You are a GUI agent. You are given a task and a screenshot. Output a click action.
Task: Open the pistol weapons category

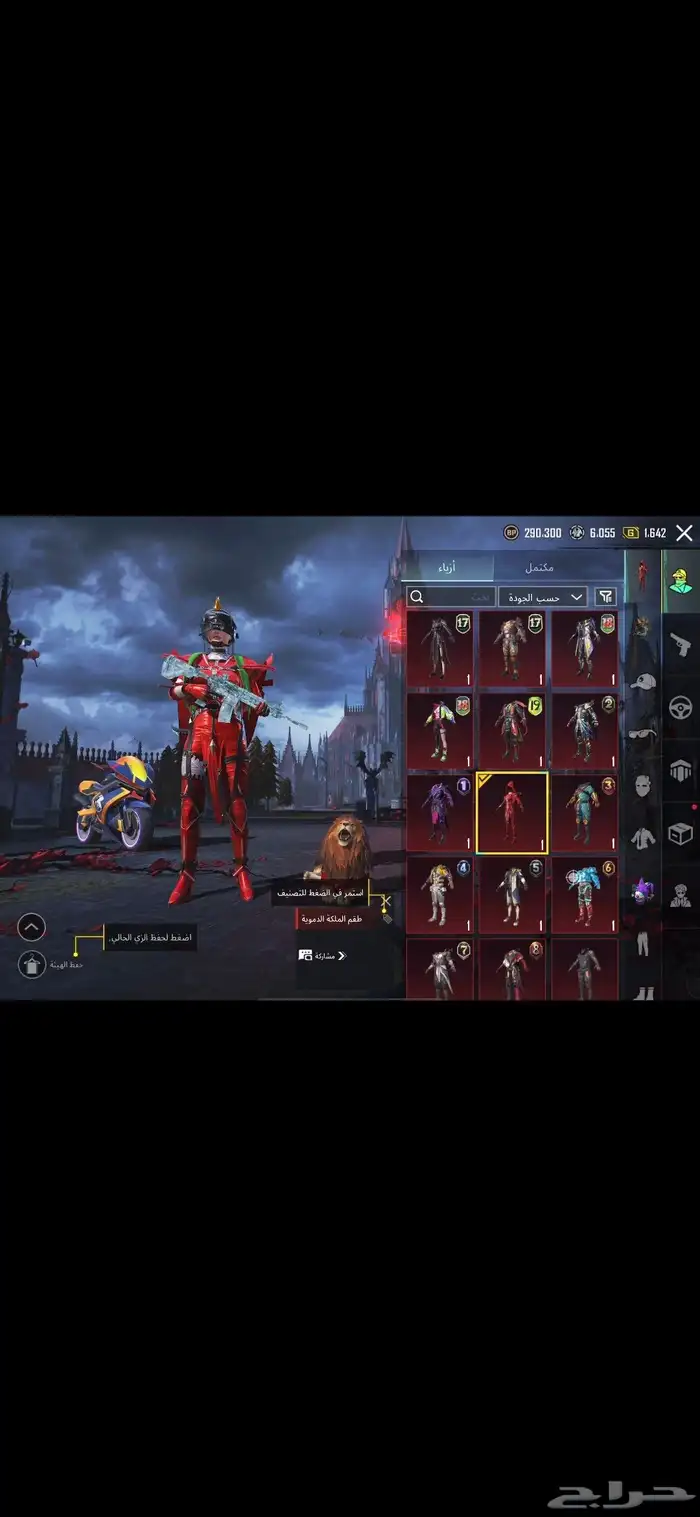coord(681,642)
